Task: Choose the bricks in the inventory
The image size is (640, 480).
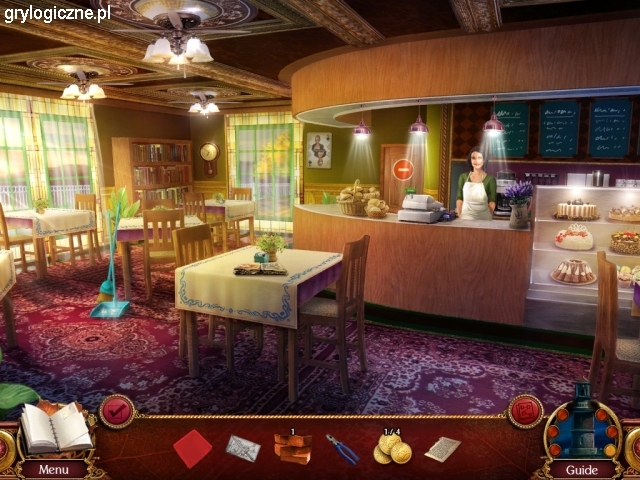Action: 292,449
